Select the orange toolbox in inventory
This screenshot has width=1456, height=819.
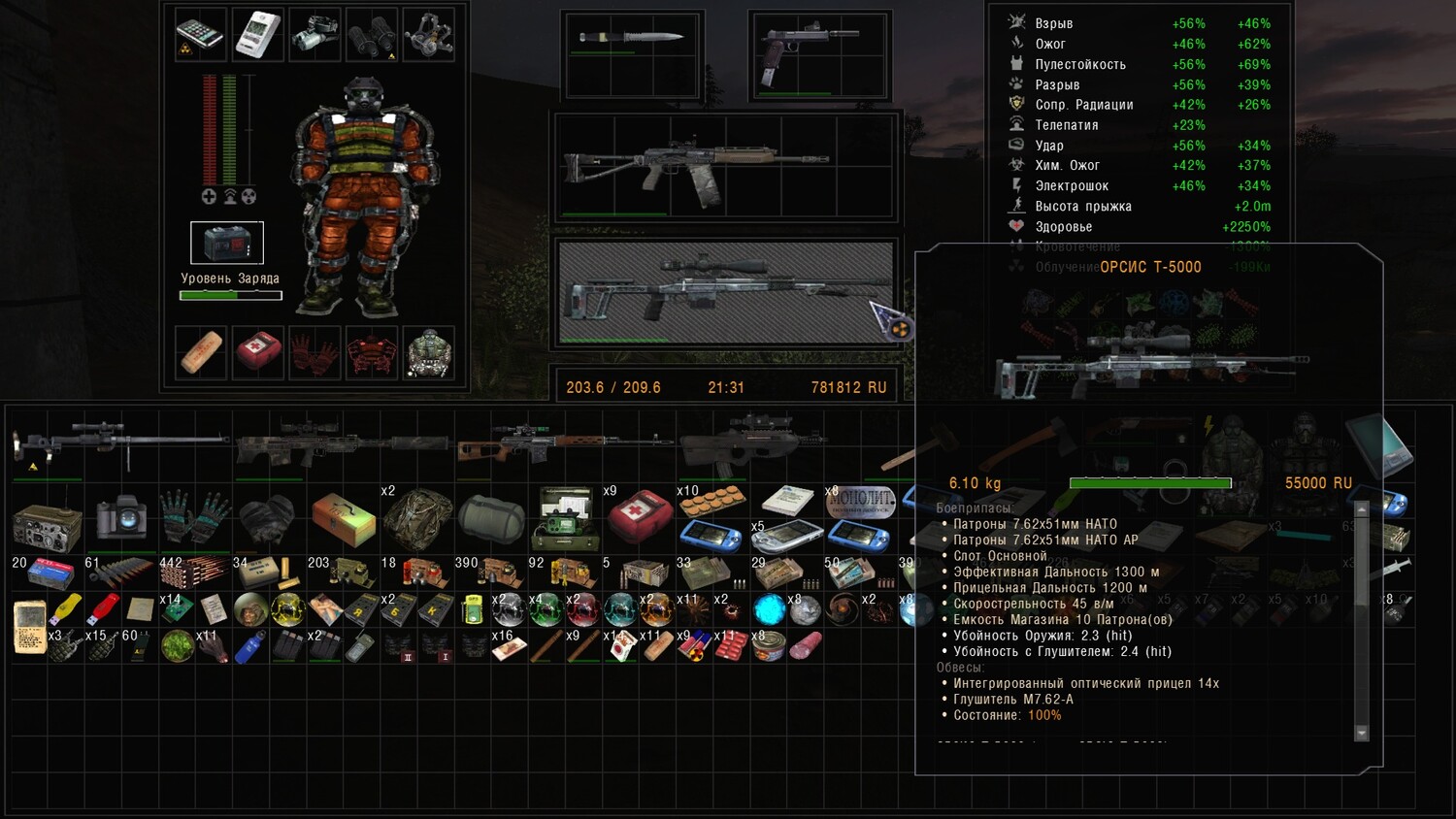[x=343, y=517]
